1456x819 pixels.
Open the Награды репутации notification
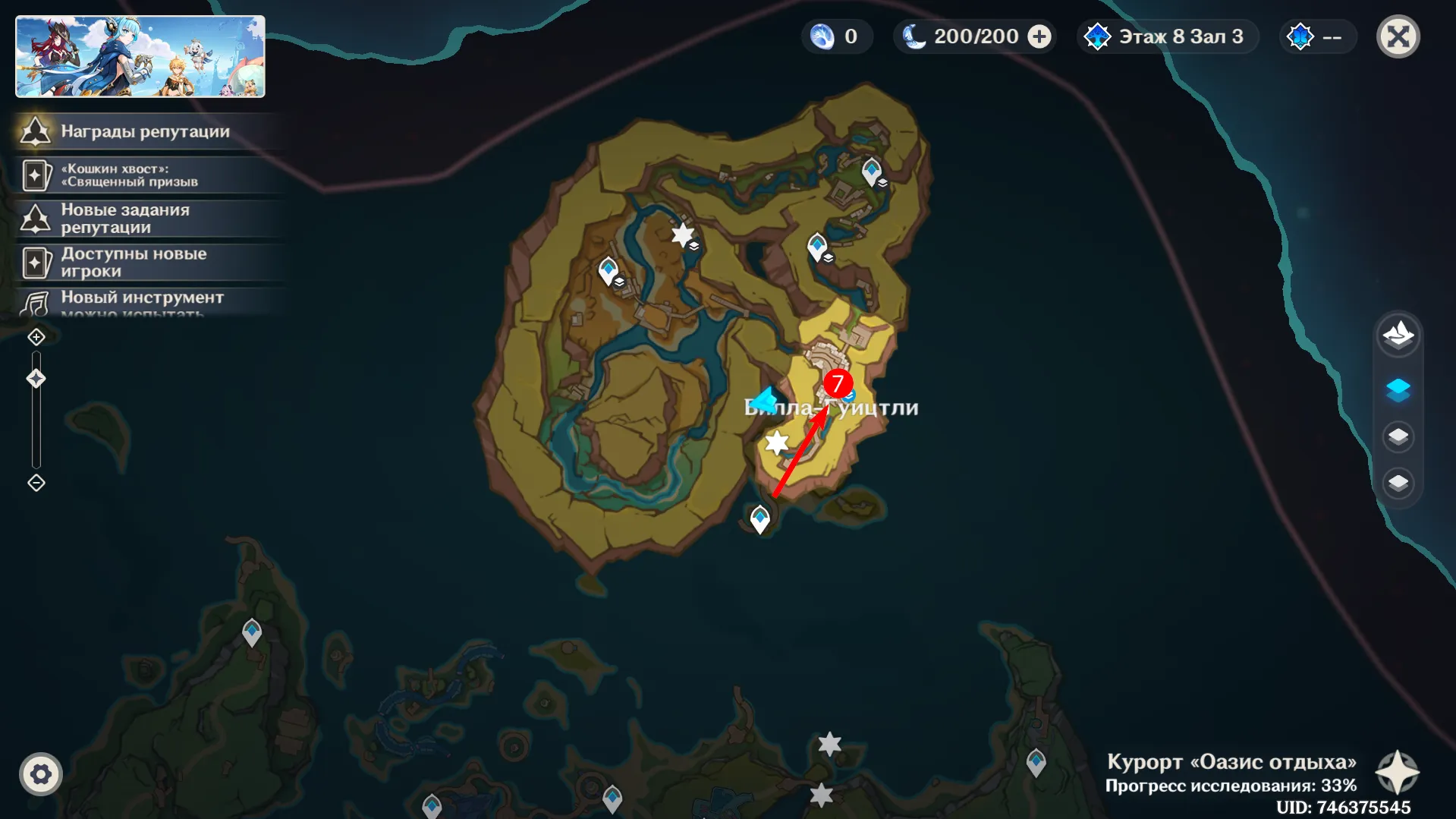pyautogui.click(x=144, y=131)
